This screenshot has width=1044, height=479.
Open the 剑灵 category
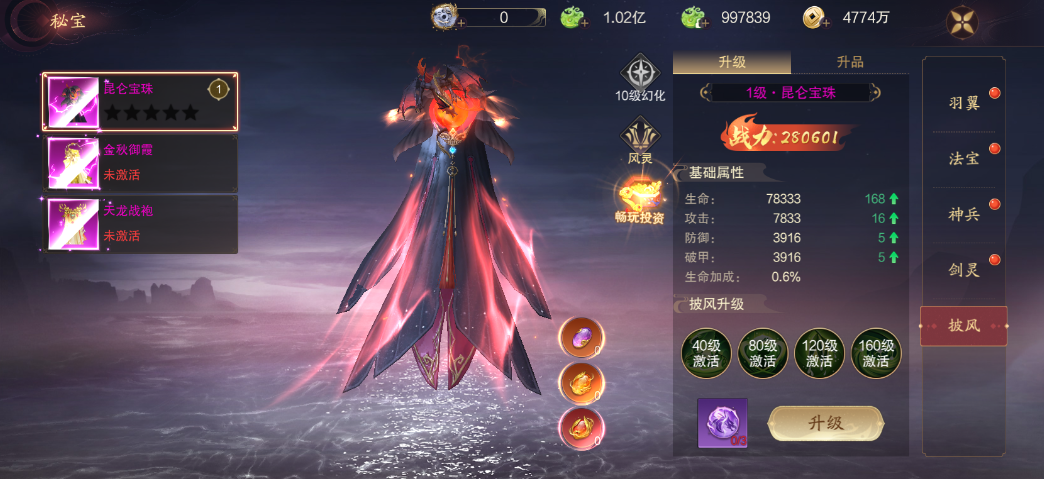coord(964,269)
